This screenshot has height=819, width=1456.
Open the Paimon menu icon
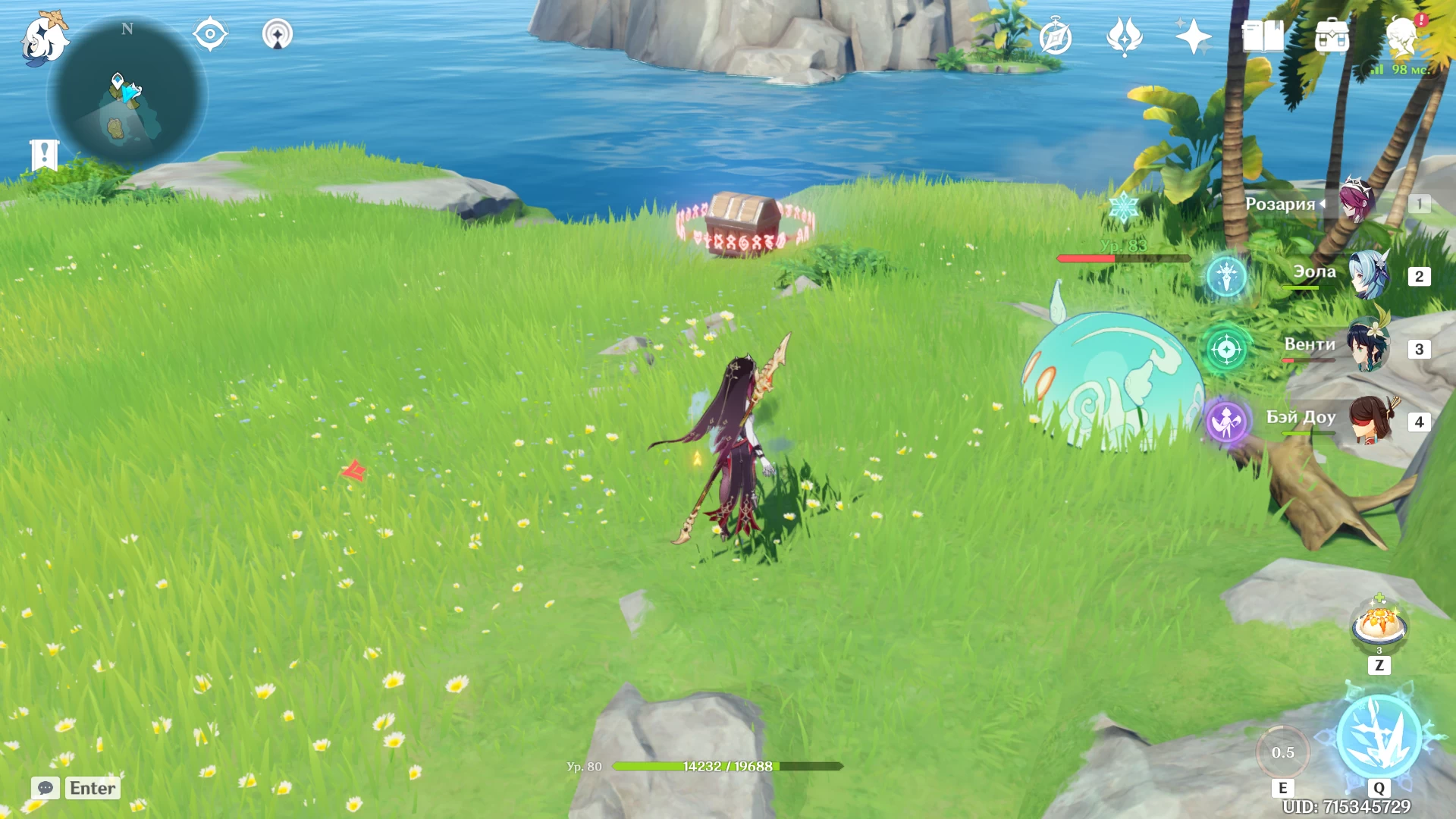click(x=43, y=38)
